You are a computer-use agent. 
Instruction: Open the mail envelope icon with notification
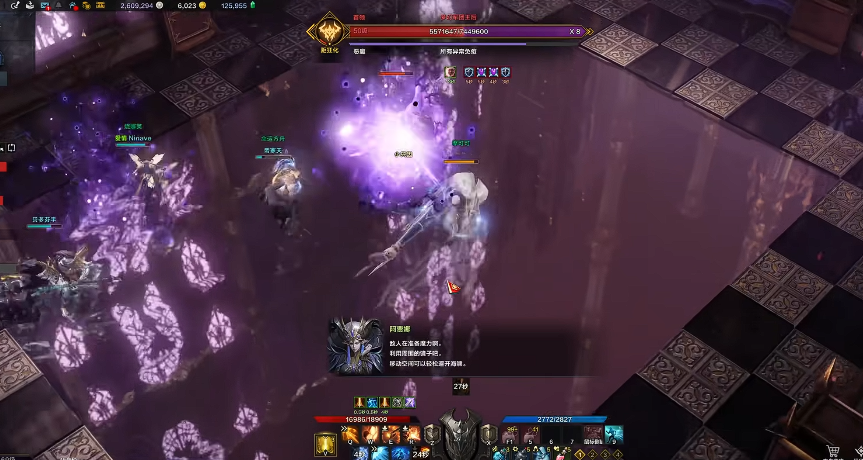pyautogui.click(x=44, y=7)
